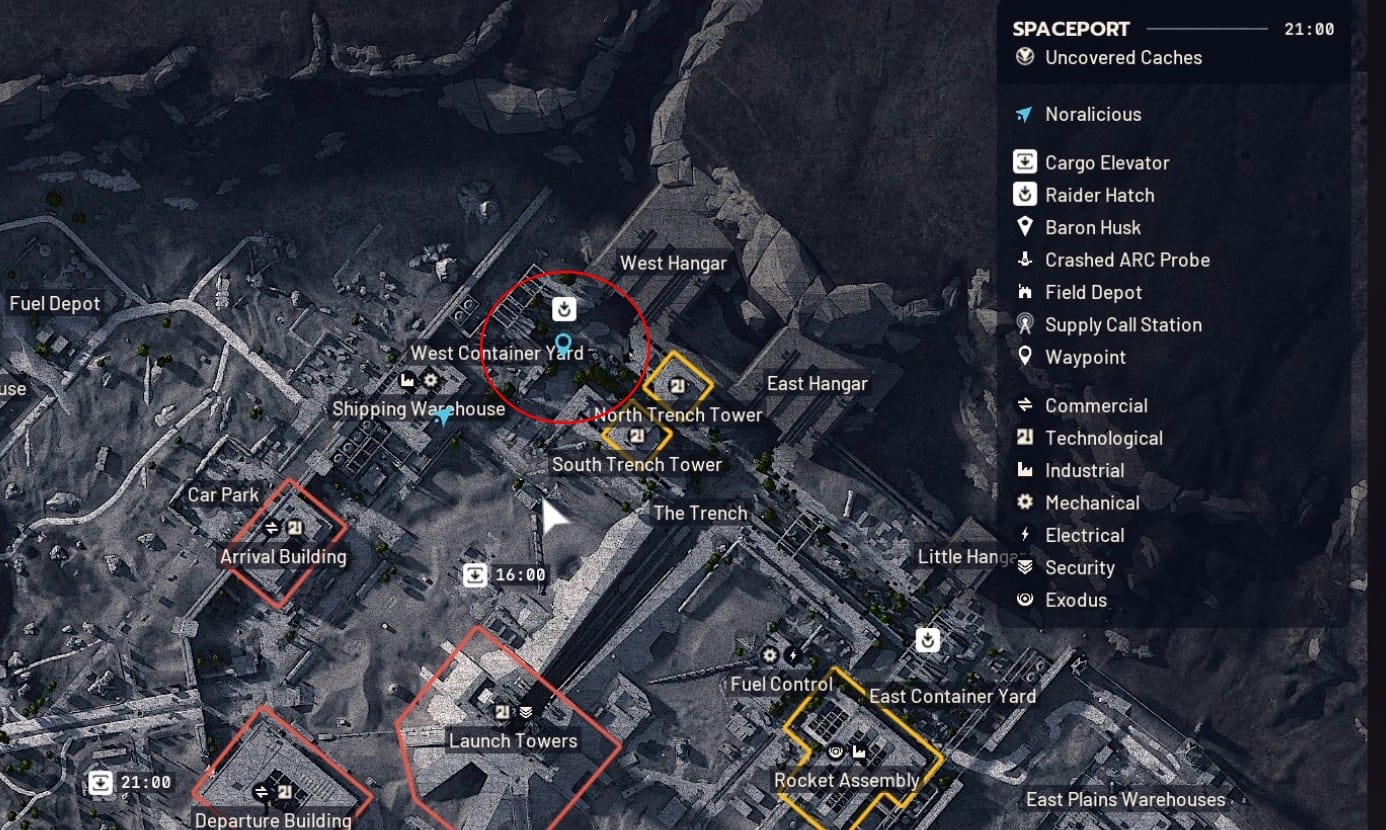The width and height of the screenshot is (1386, 830).
Task: Toggle Supply Call Station legend entry
Action: (x=1123, y=325)
